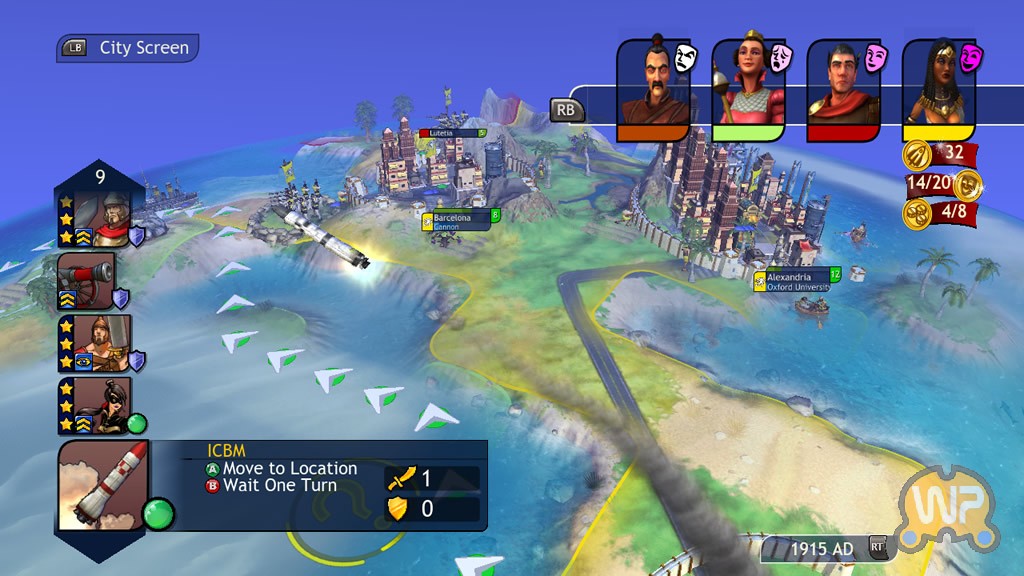Open the Alexandria city banner
The height and width of the screenshot is (576, 1024).
797,280
